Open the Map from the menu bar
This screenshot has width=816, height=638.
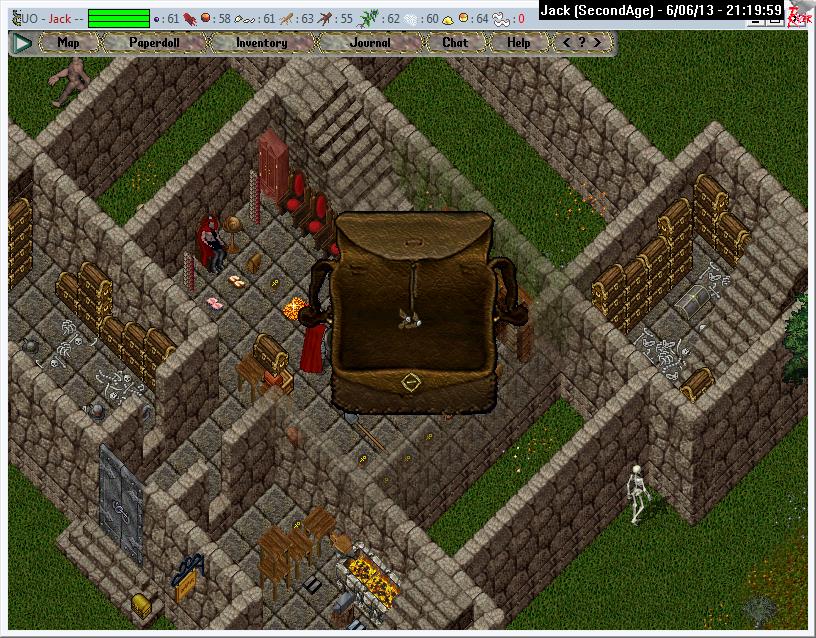68,43
